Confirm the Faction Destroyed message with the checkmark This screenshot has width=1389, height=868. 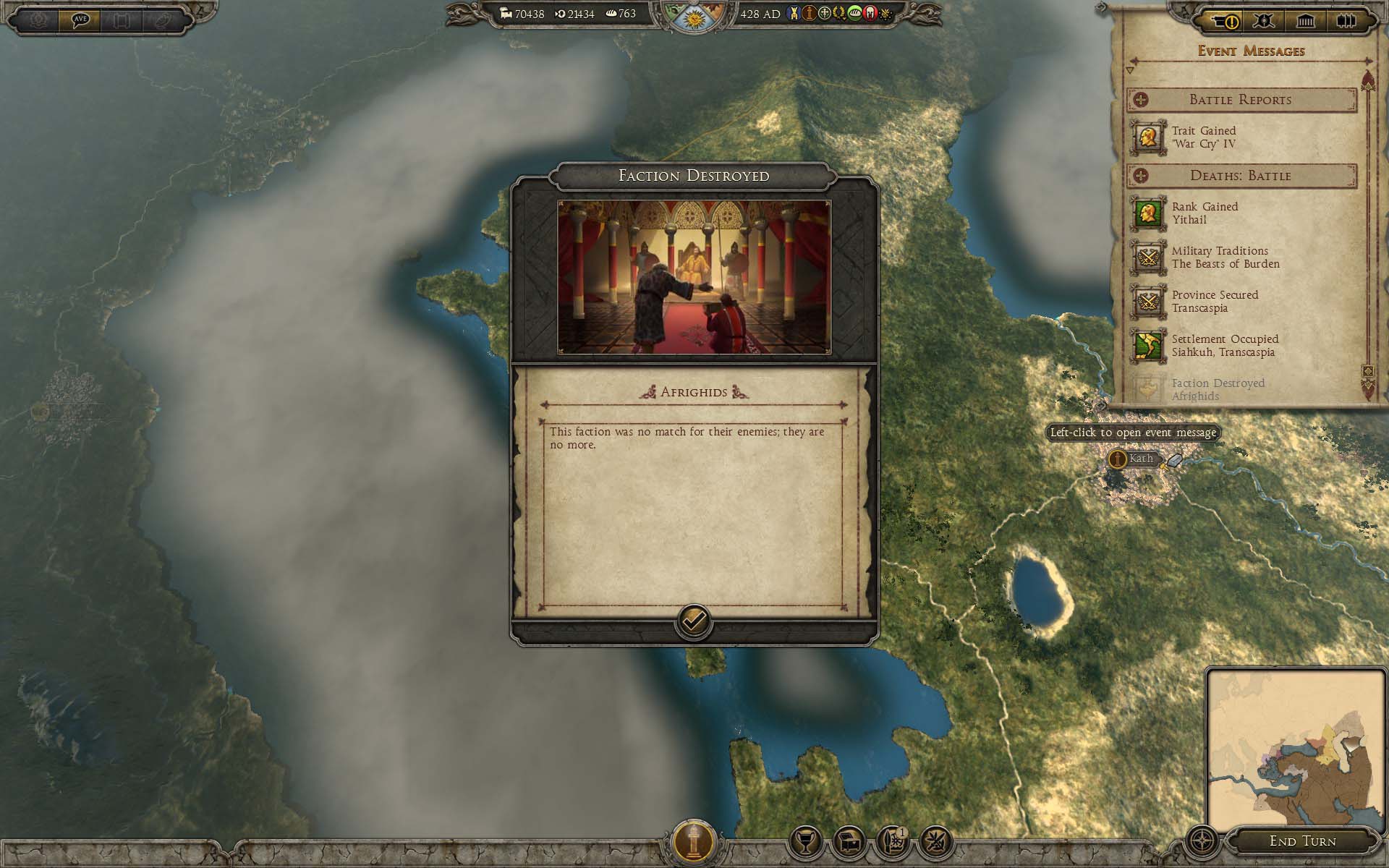[693, 621]
